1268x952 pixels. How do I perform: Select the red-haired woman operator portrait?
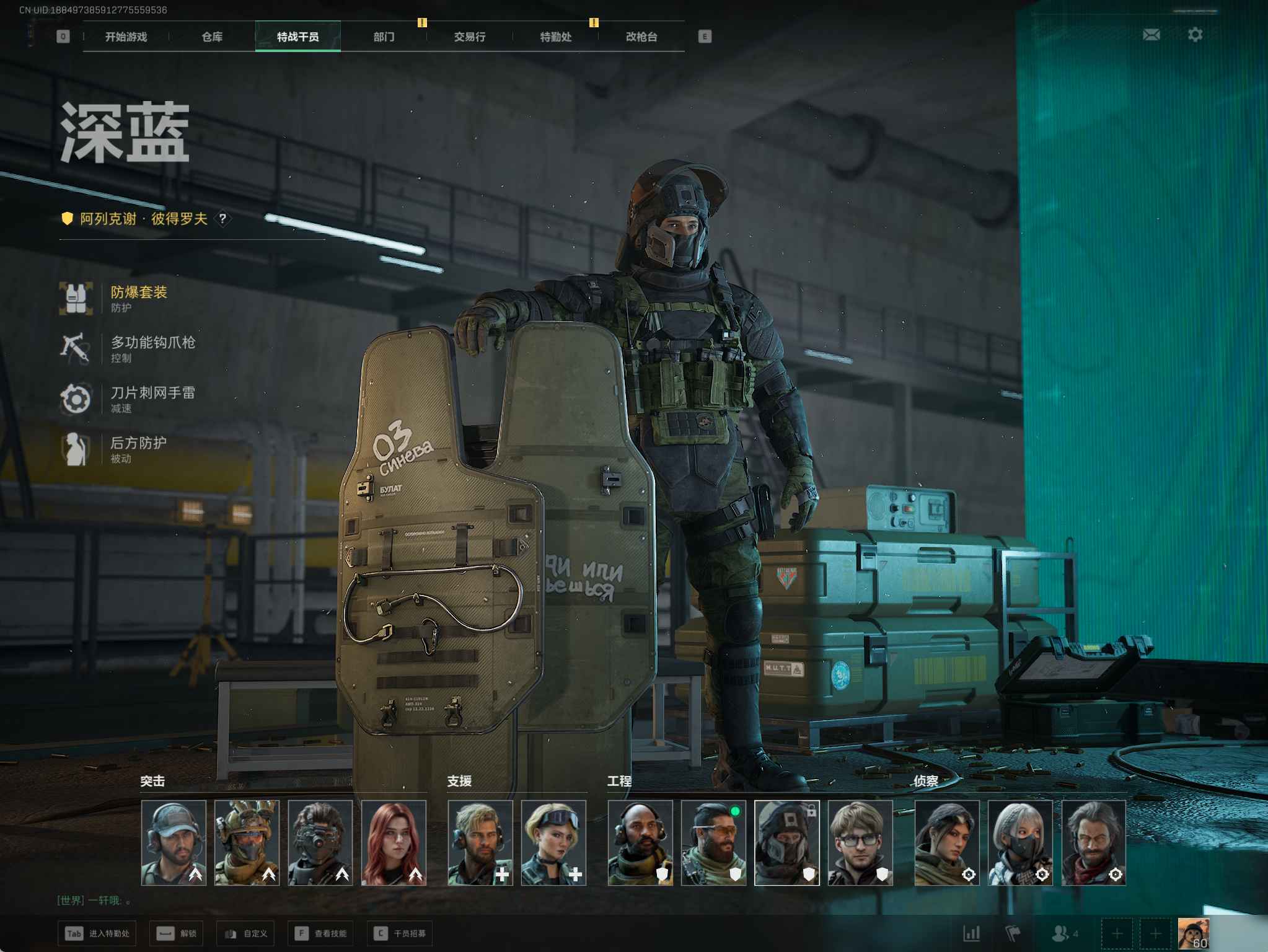coord(394,842)
